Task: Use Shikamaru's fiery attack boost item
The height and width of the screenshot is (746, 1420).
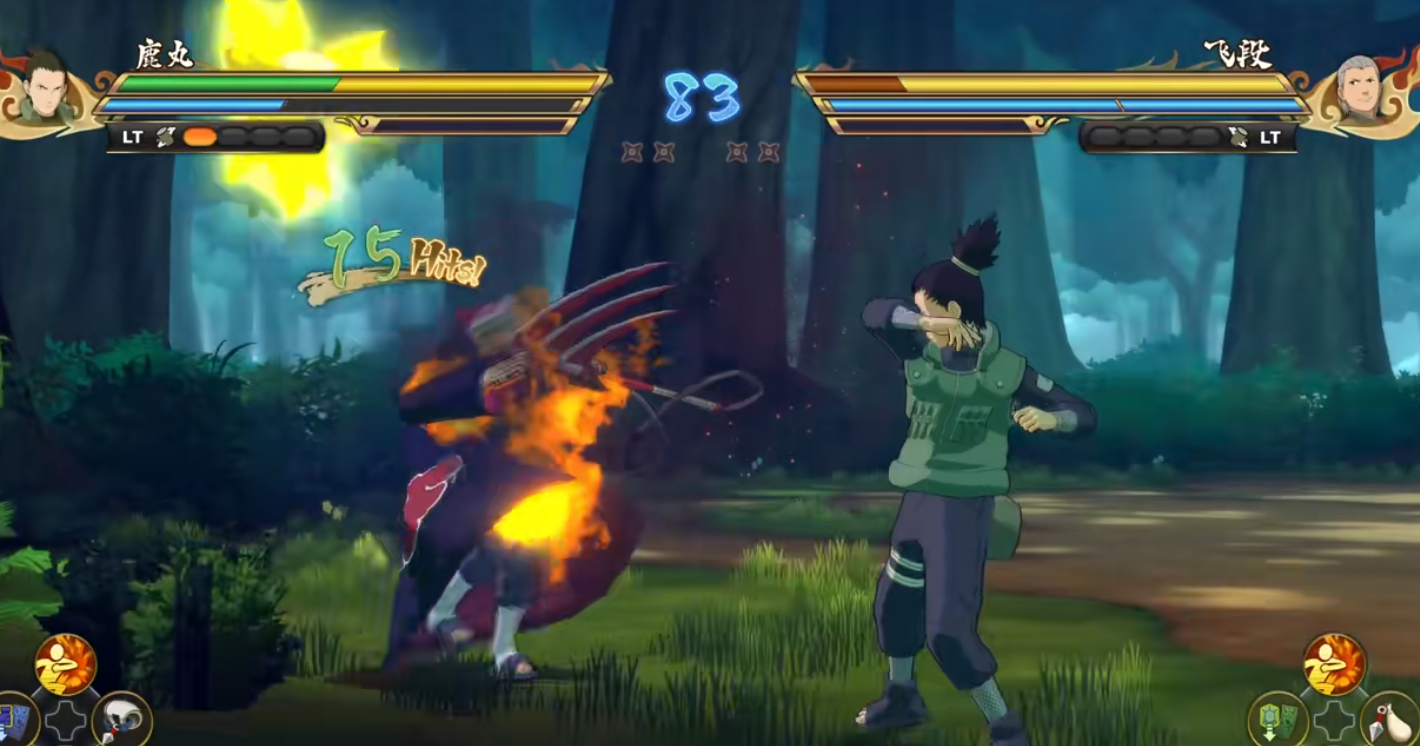Action: click(66, 664)
